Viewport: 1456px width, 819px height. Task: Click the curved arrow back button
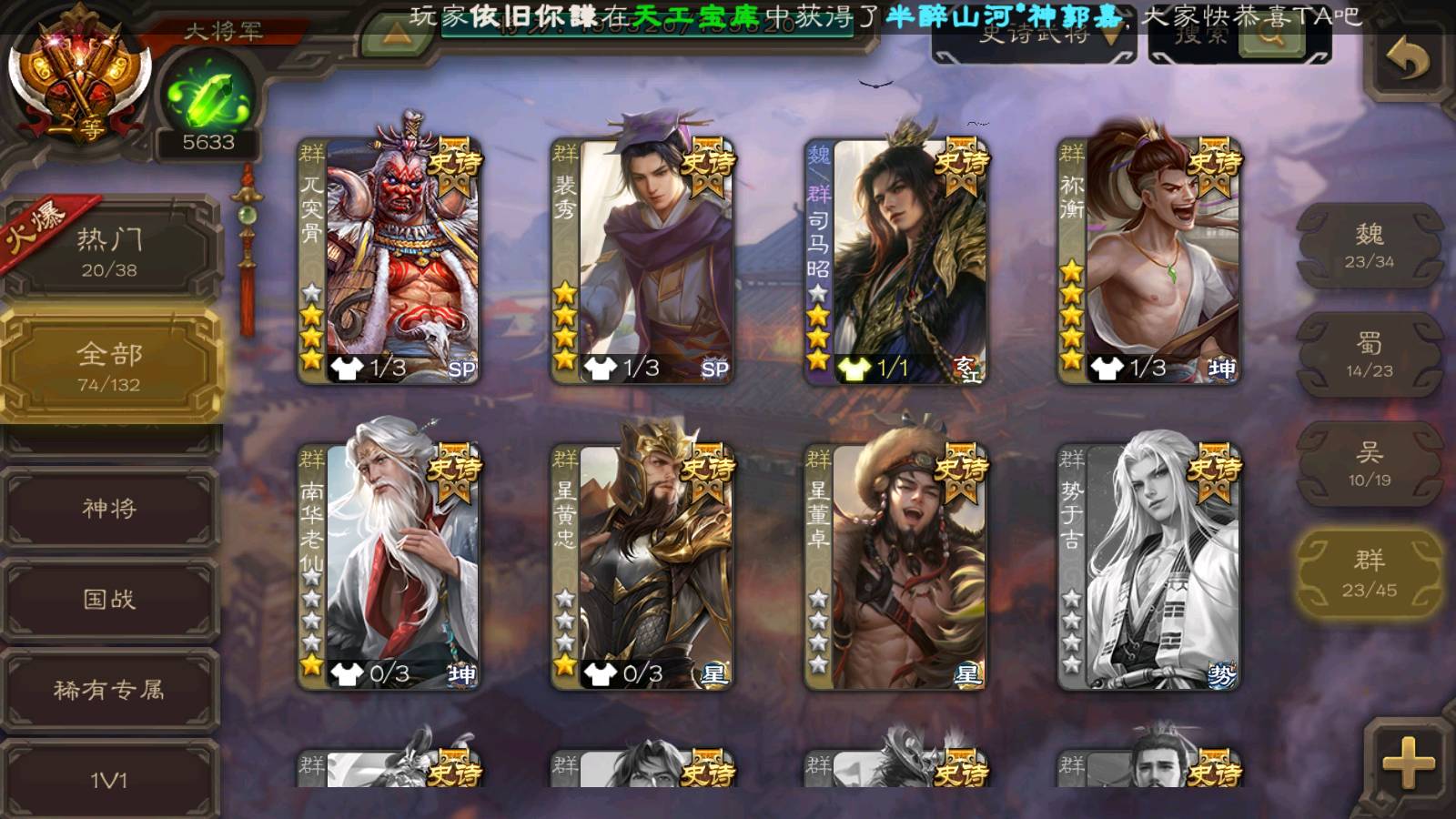(1407, 60)
